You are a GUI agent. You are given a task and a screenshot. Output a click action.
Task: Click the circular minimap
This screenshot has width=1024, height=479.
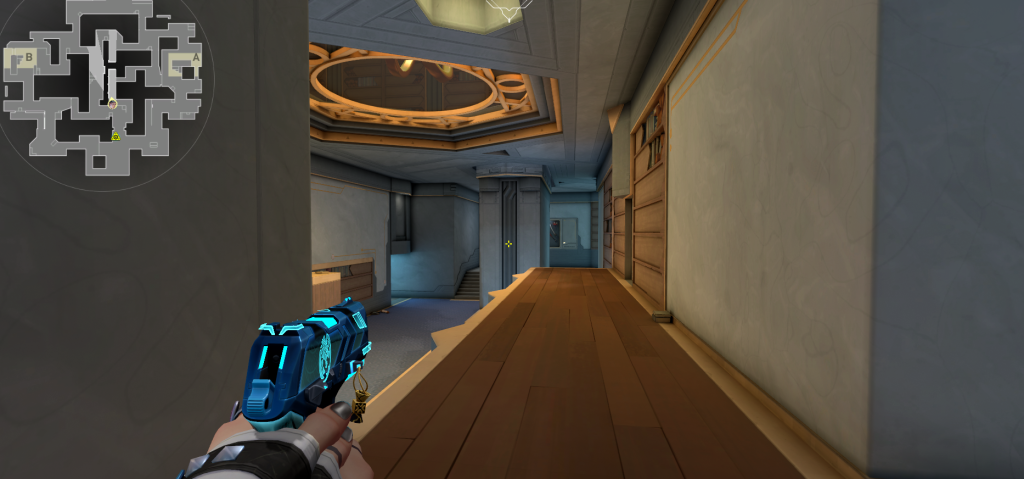pos(106,88)
